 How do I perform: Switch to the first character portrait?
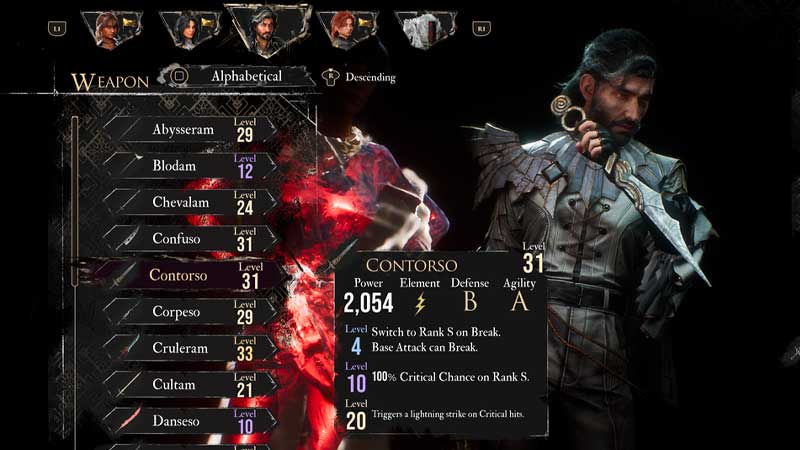tap(108, 29)
